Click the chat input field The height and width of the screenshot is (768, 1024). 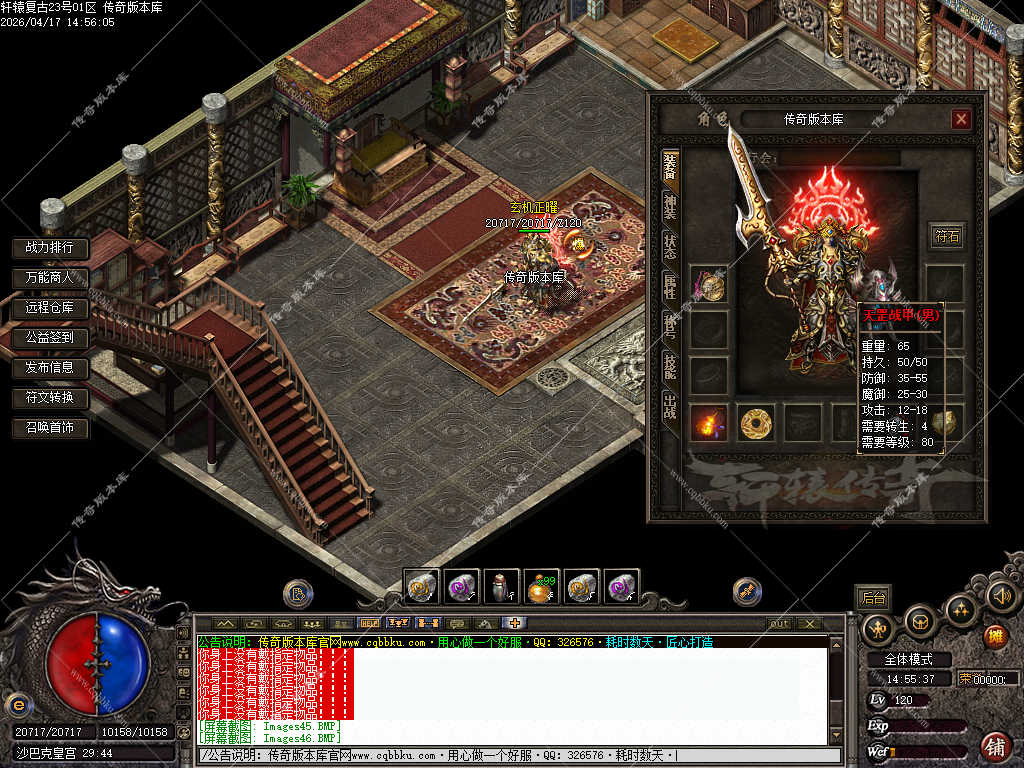pos(520,755)
